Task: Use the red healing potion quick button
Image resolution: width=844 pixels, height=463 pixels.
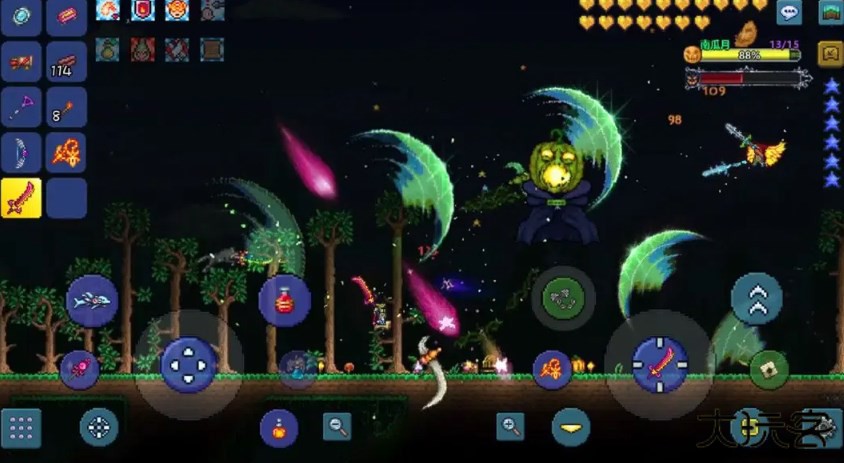Action: click(284, 299)
